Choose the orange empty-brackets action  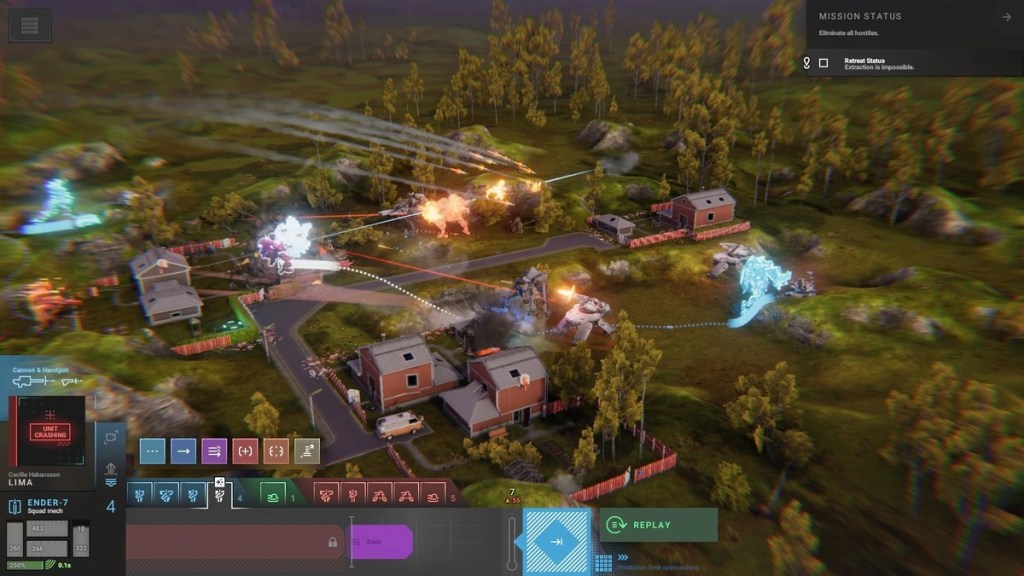pos(276,451)
